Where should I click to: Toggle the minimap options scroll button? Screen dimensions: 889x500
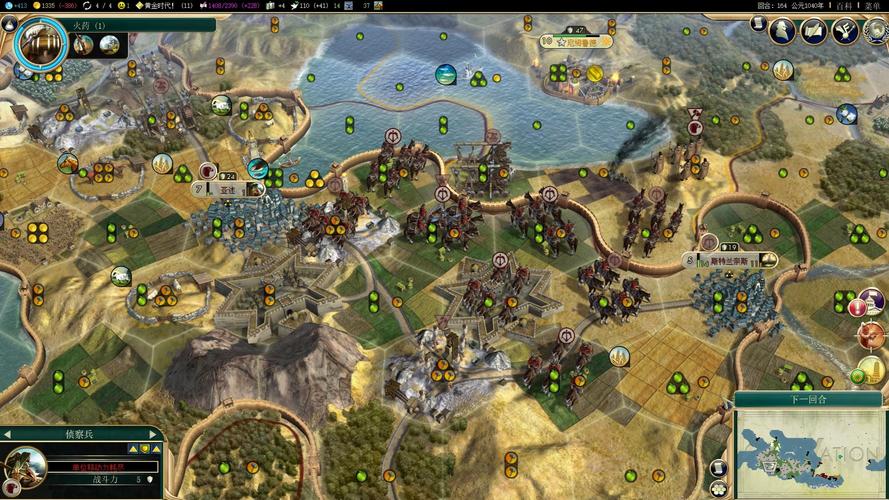tap(718, 467)
